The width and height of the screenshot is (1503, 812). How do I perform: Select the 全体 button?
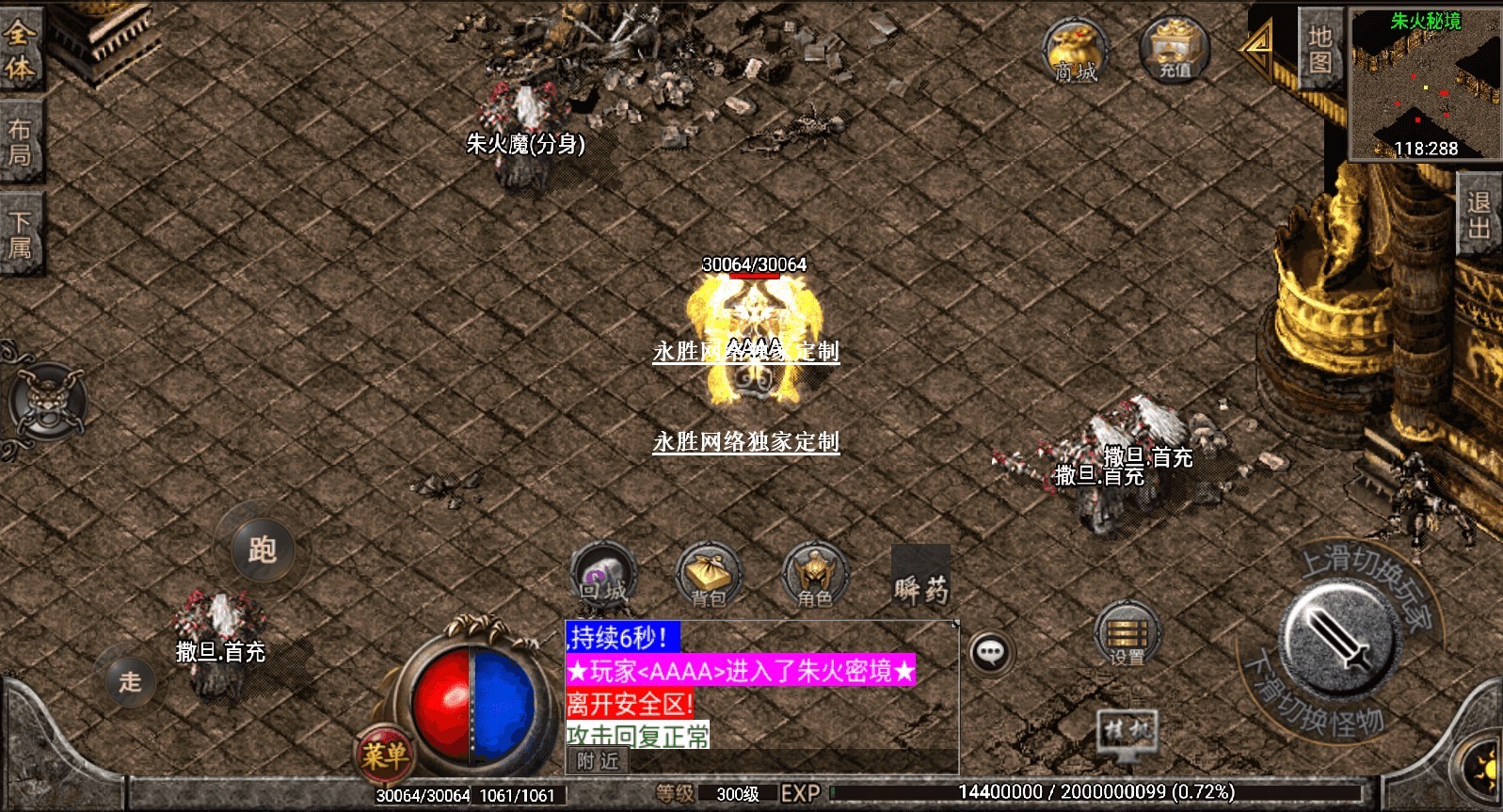(20, 50)
